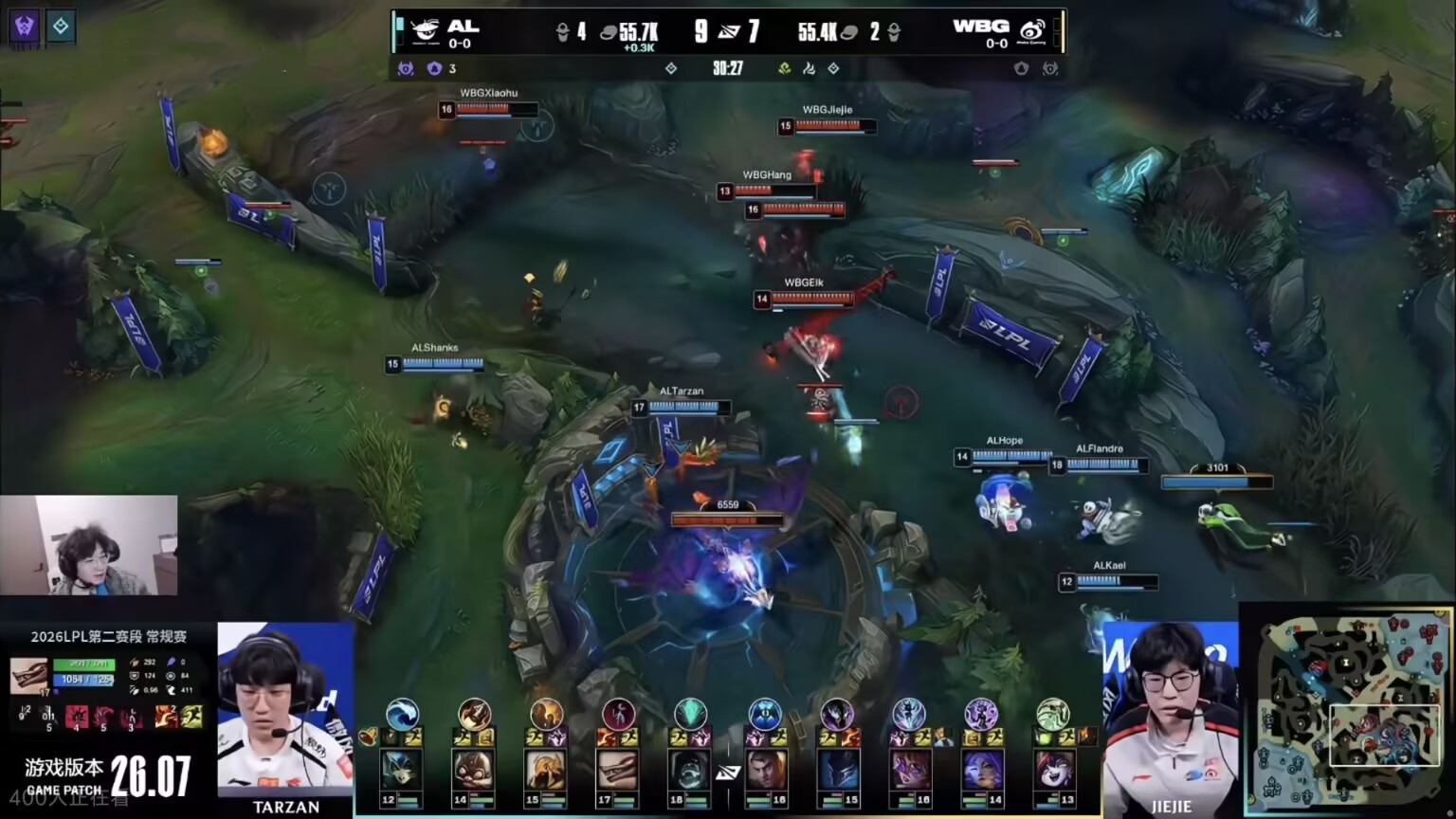This screenshot has height=819, width=1456.
Task: Click the streamer webcam thumbnail
Action: pos(89,545)
